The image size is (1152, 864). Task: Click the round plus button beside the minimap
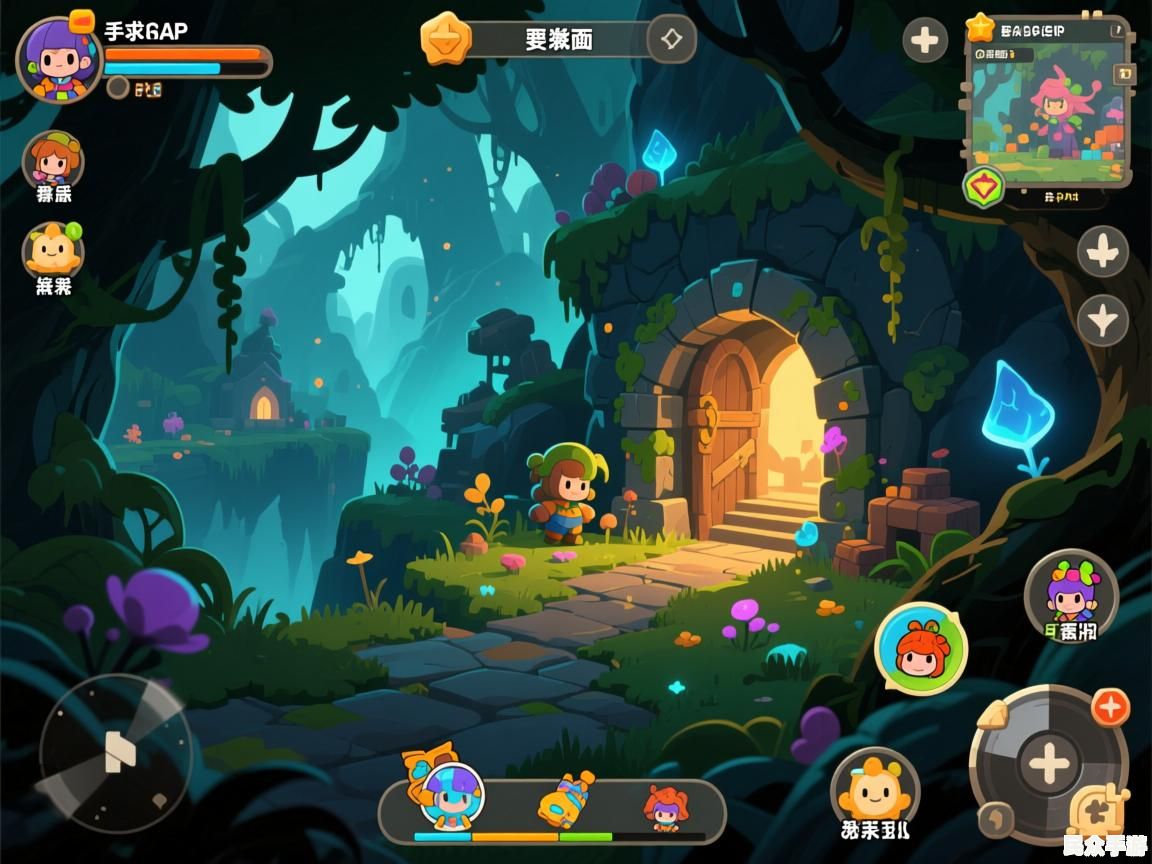coord(925,41)
